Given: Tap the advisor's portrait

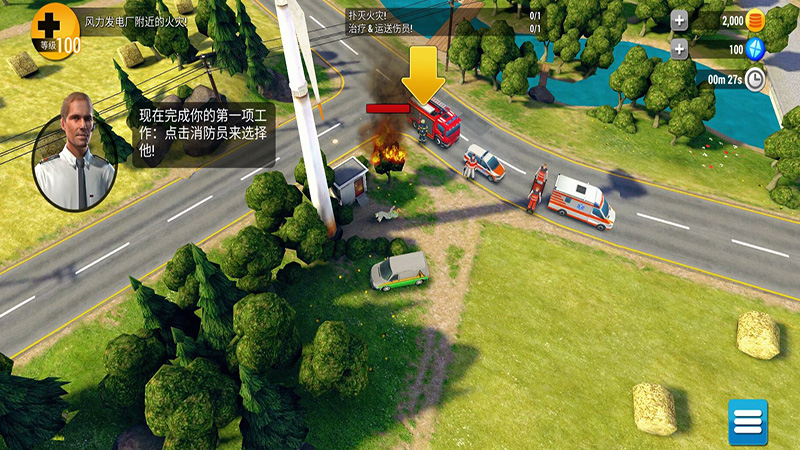Looking at the screenshot, I should (x=75, y=151).
